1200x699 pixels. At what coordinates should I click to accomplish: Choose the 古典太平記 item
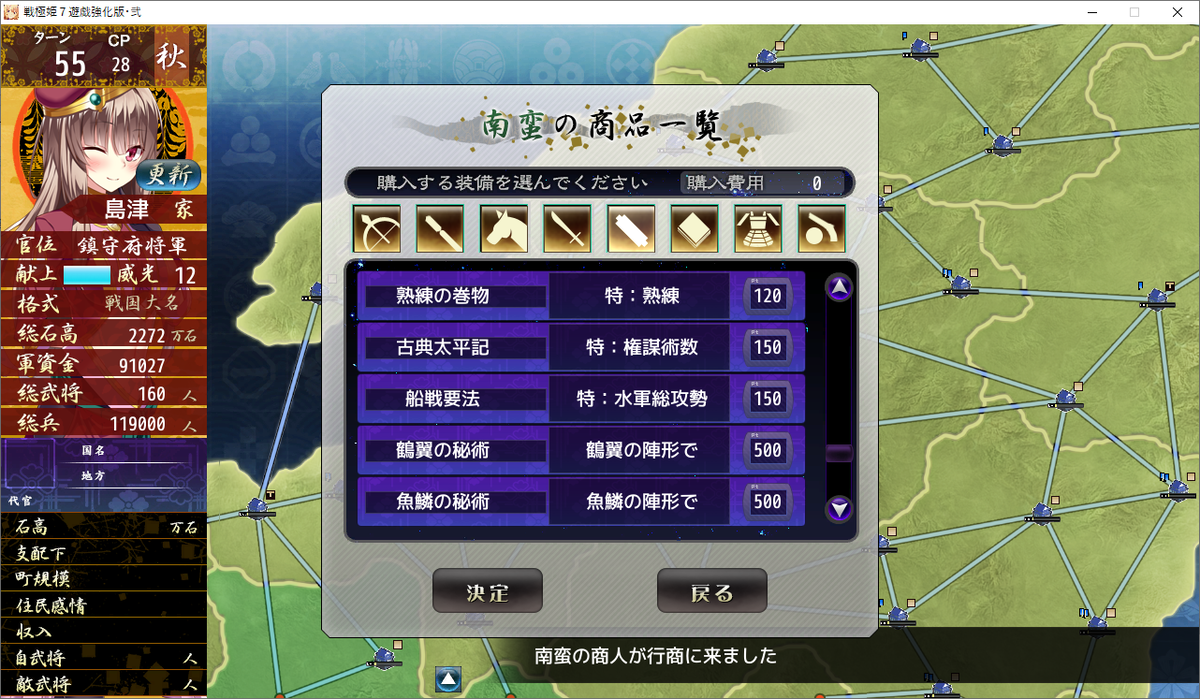(581, 347)
